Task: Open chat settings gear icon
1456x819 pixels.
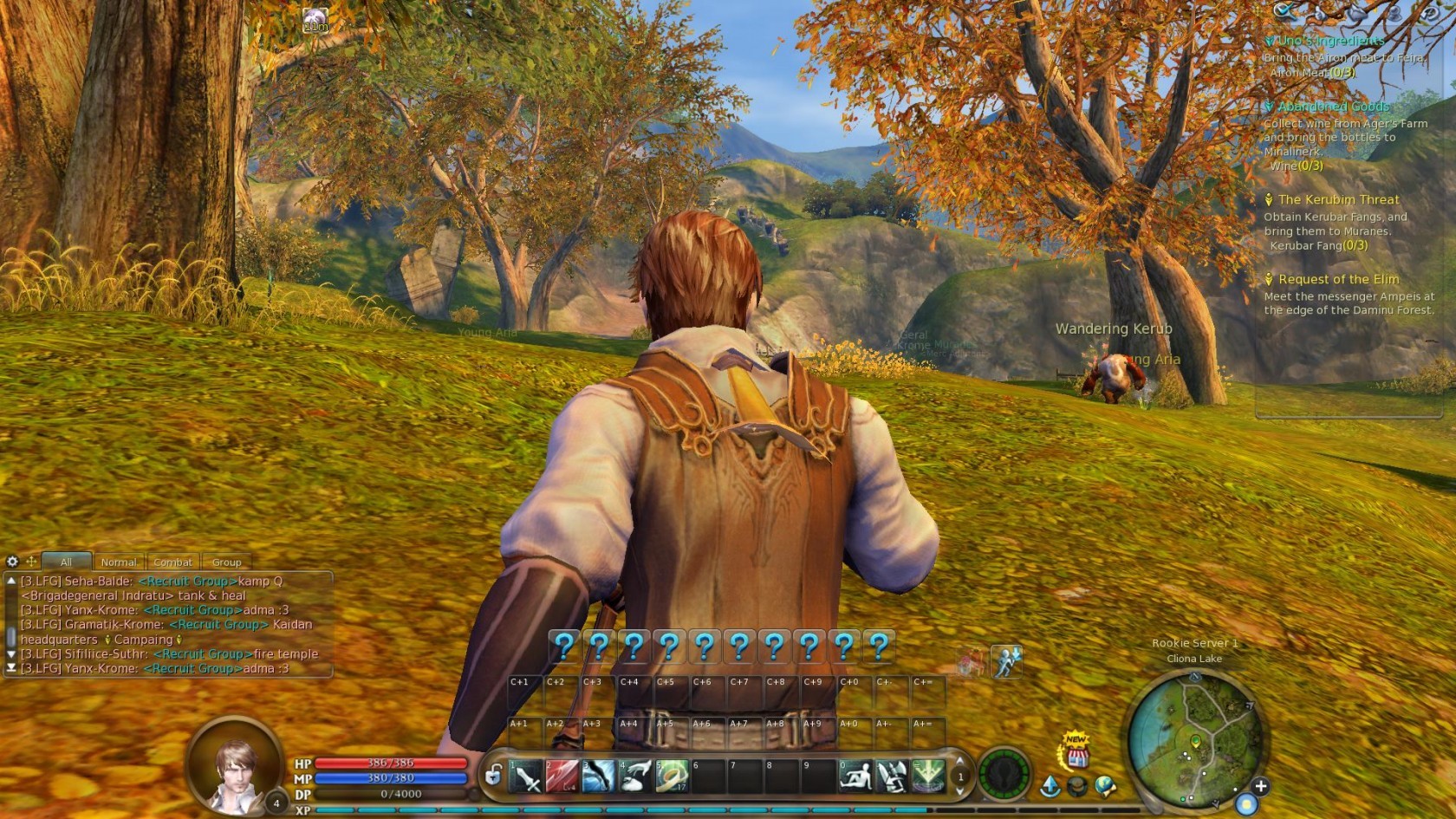Action: 12,562
